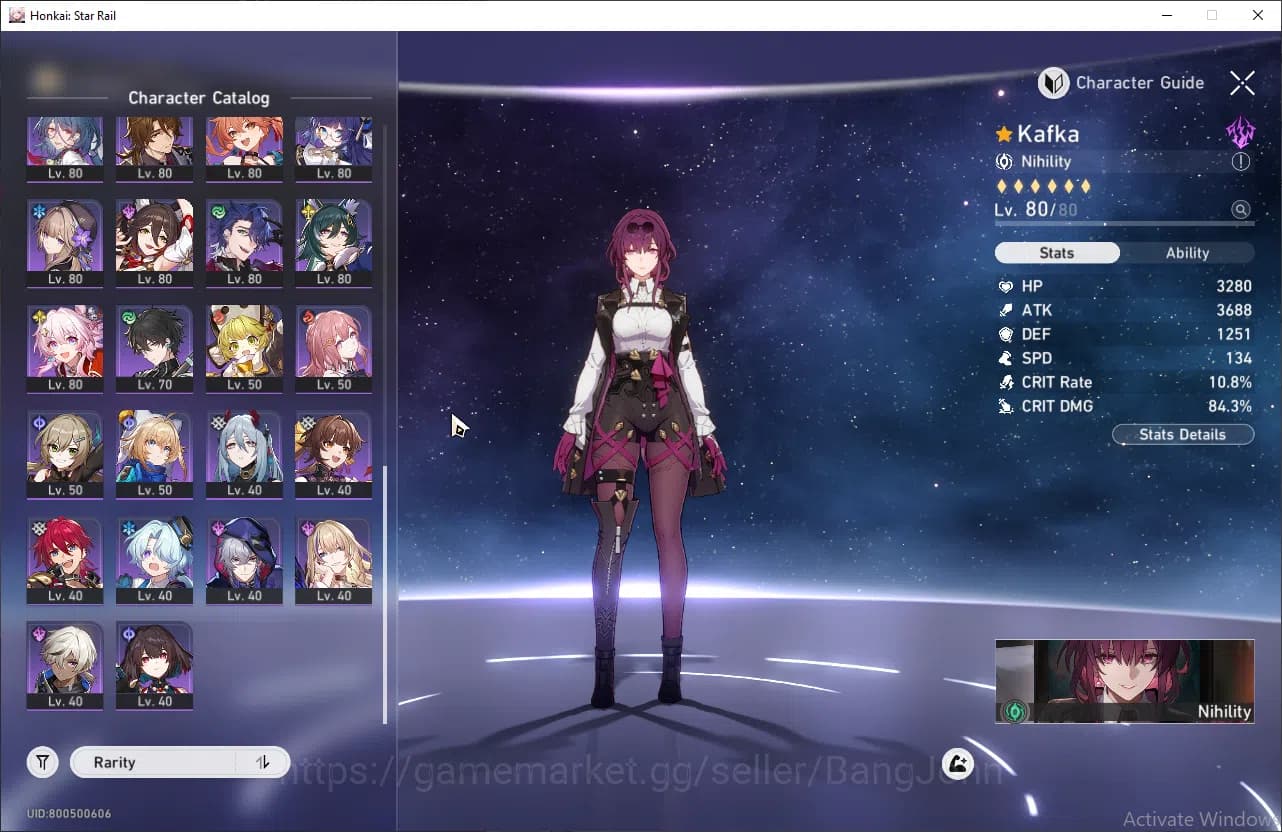
Task: Toggle the sort order arrows in Rarity selector
Action: [263, 762]
